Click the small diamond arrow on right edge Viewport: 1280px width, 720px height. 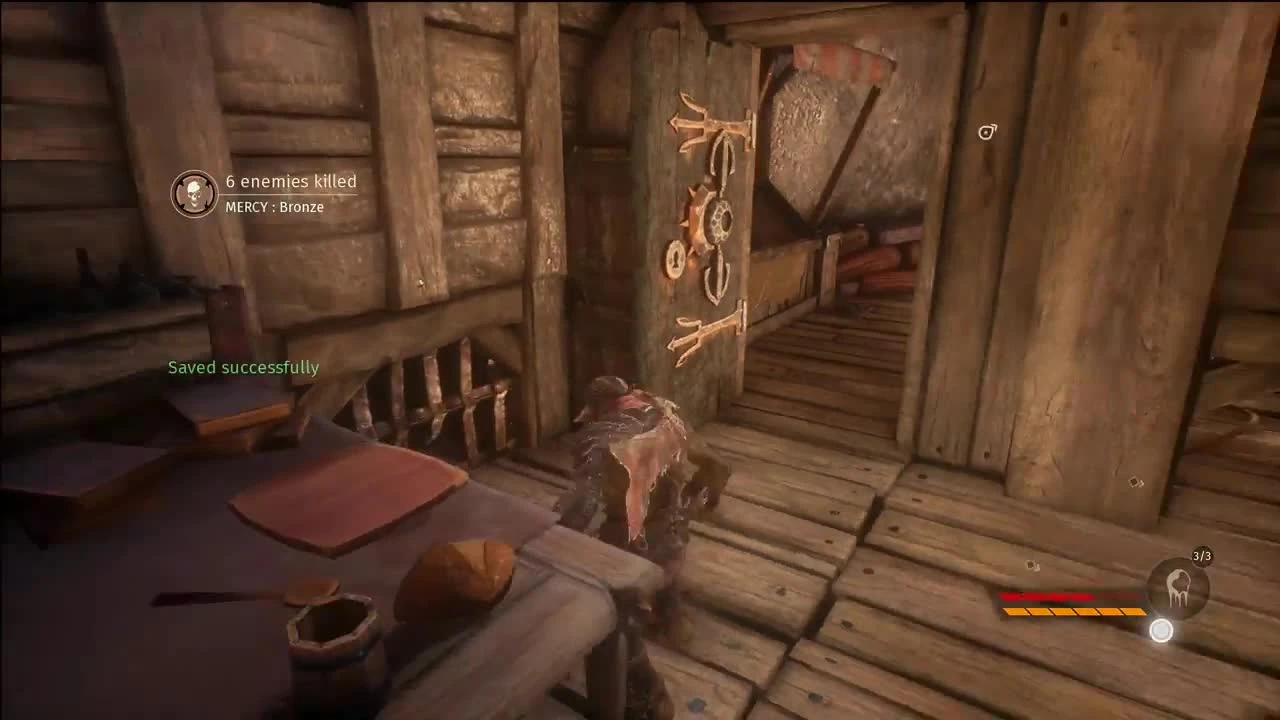pyautogui.click(x=1135, y=483)
